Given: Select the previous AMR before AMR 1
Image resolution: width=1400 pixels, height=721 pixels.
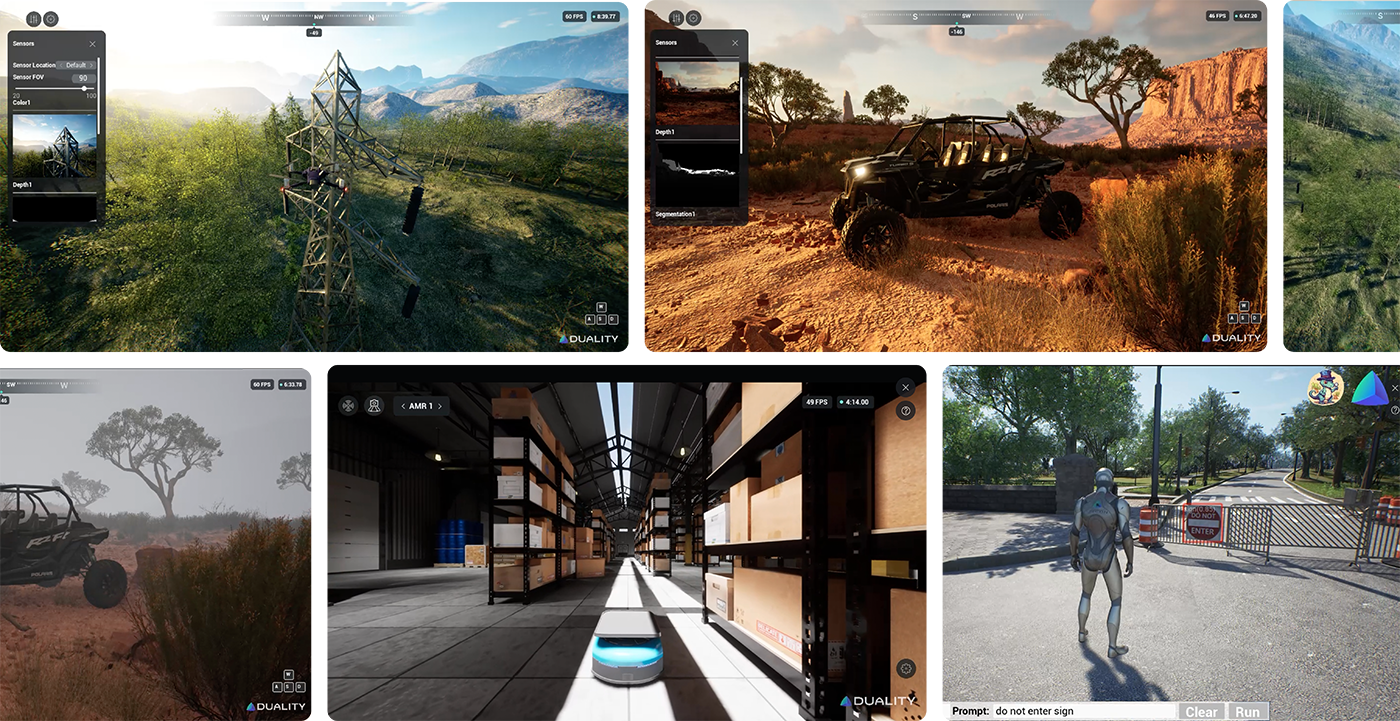Looking at the screenshot, I should point(402,406).
